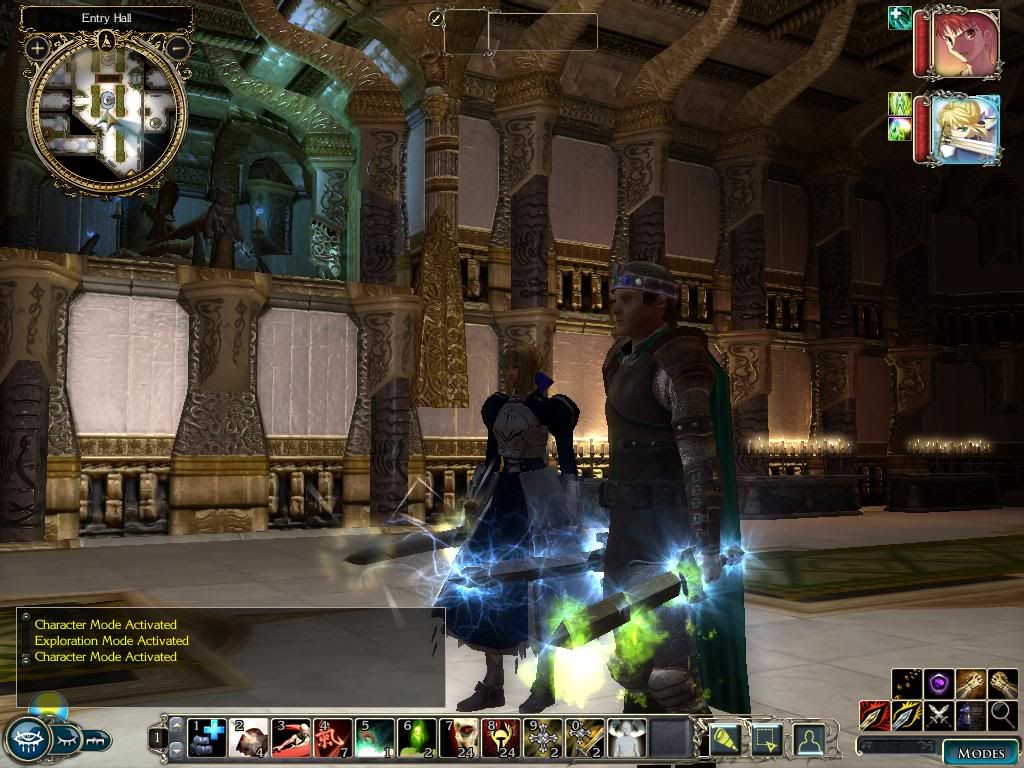The image size is (1024, 768).
Task: Activate the white angel figure hotbar slot
Action: [x=627, y=738]
